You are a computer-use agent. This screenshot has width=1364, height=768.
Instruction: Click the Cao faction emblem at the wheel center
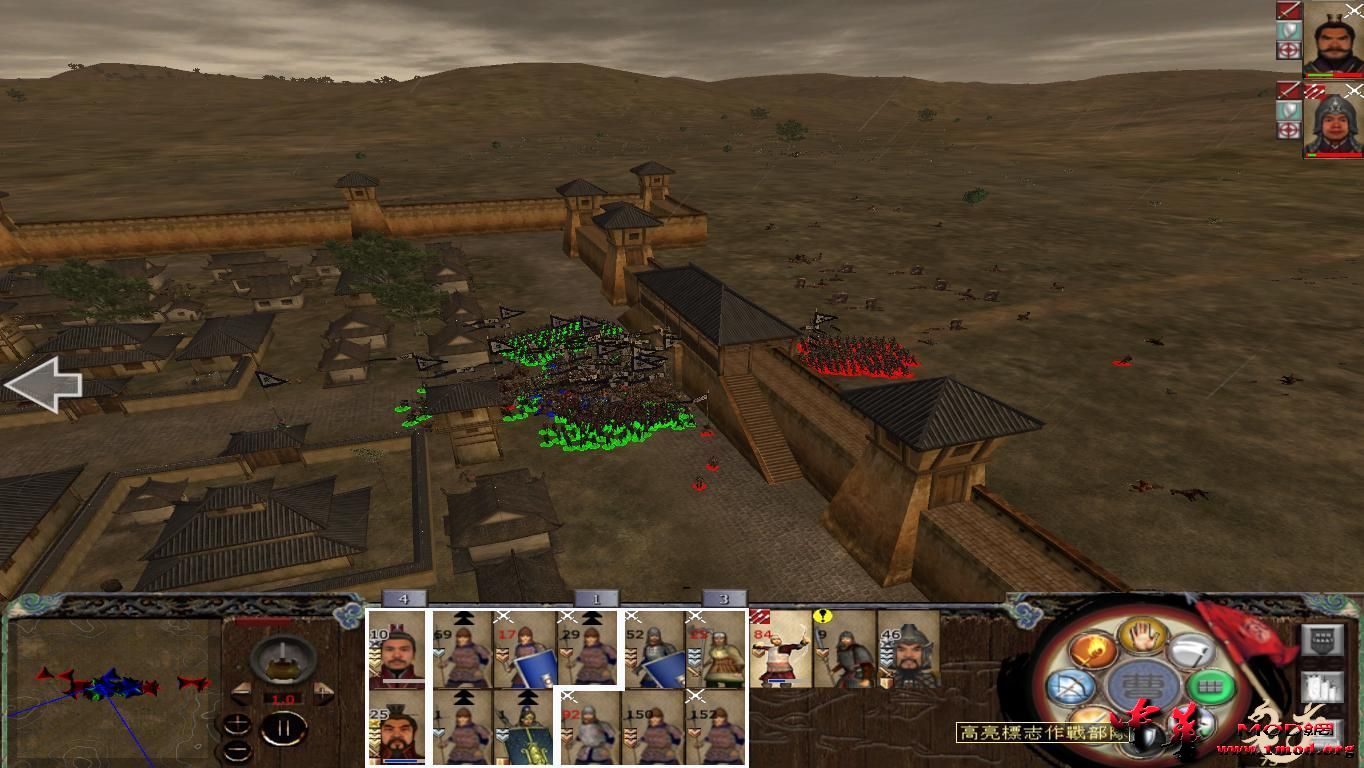pyautogui.click(x=1141, y=685)
